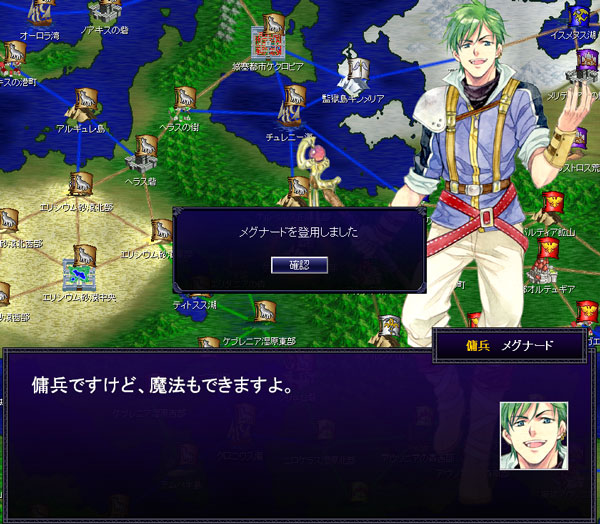The image size is (600, 524).
Task: Pick the ヘラスの樹 map node
Action: coord(184,100)
